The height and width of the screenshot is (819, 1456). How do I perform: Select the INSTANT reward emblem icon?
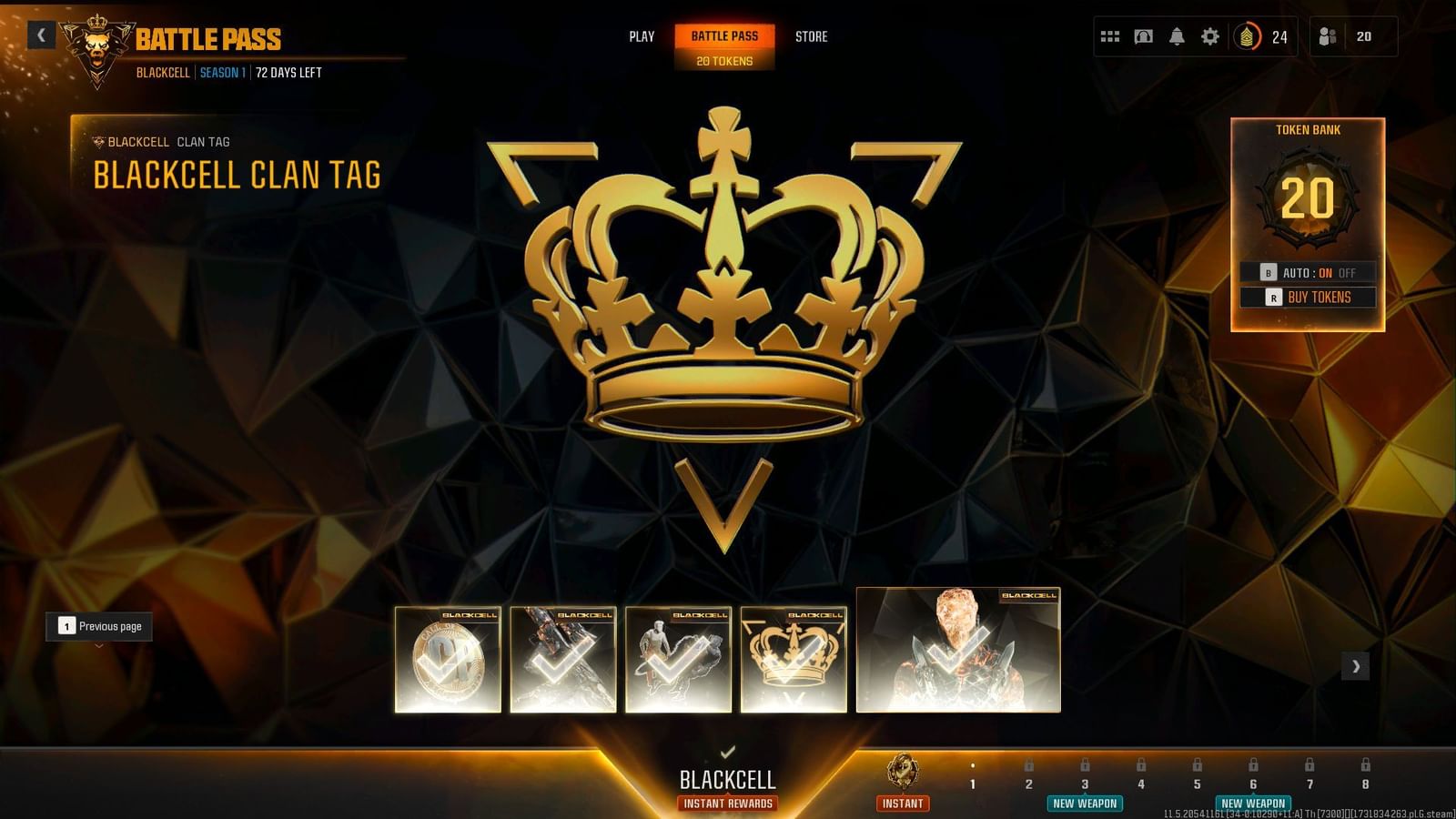click(x=903, y=769)
